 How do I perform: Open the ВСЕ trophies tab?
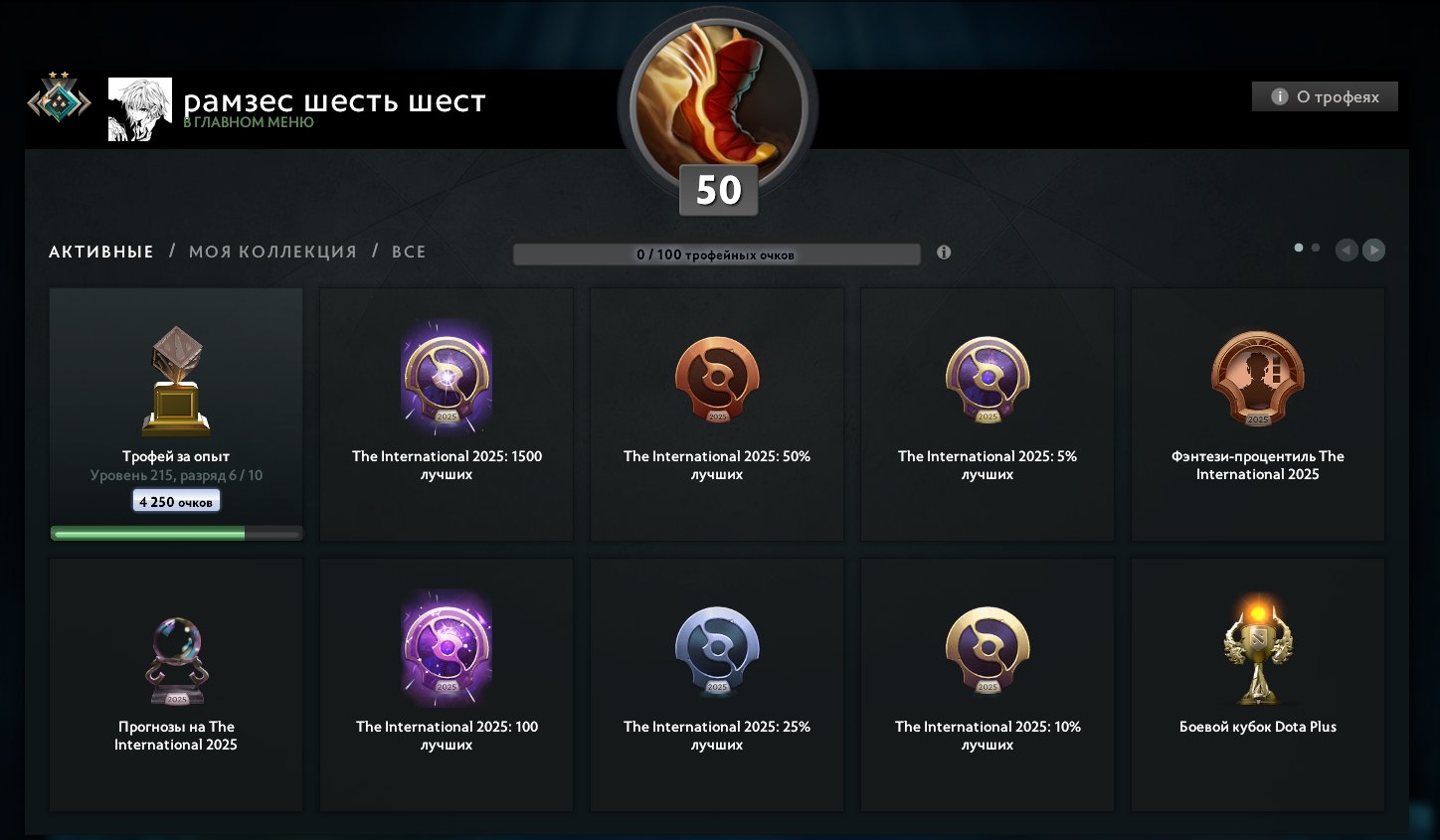[408, 252]
